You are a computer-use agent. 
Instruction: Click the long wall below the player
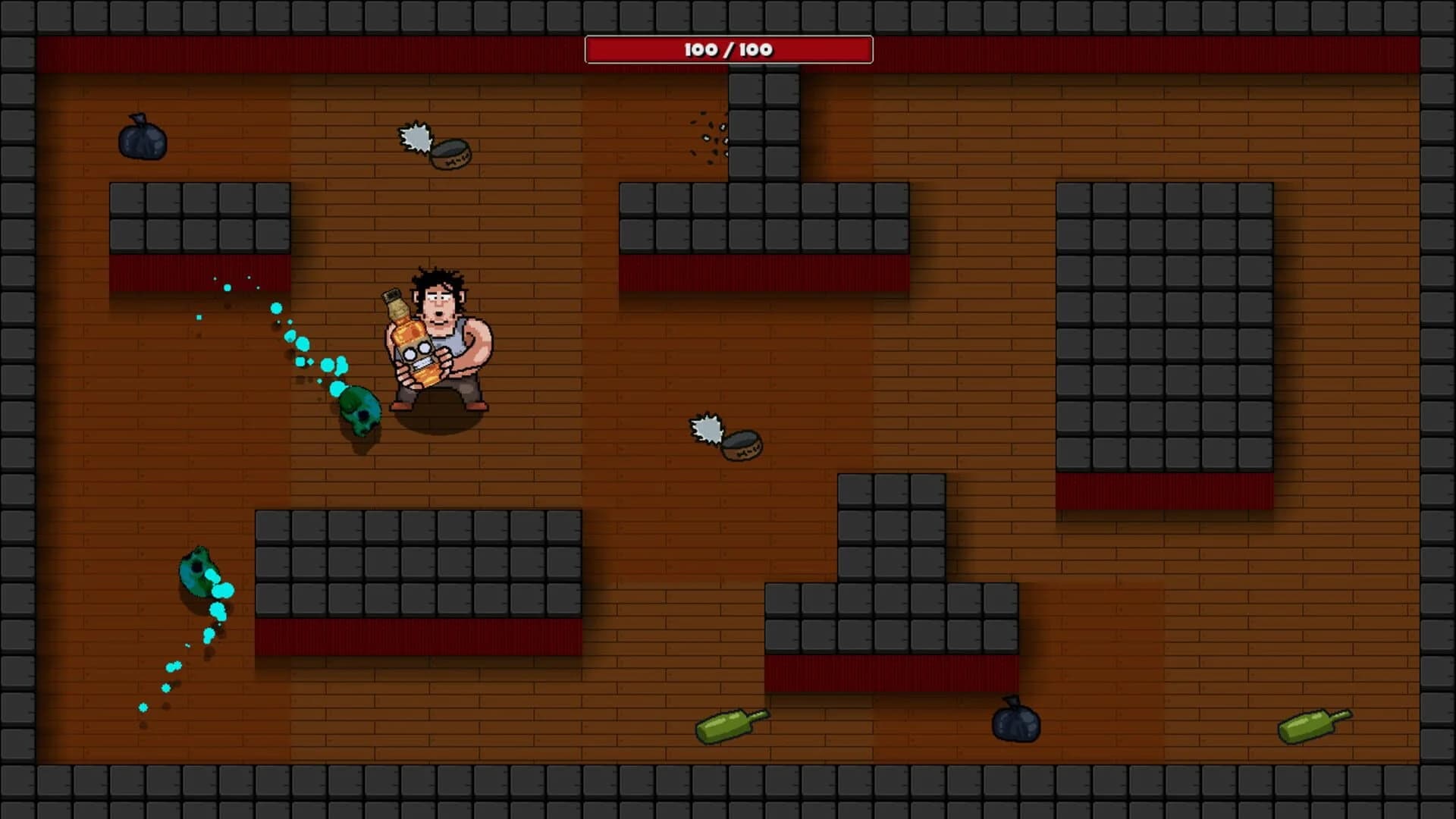[x=417, y=561]
